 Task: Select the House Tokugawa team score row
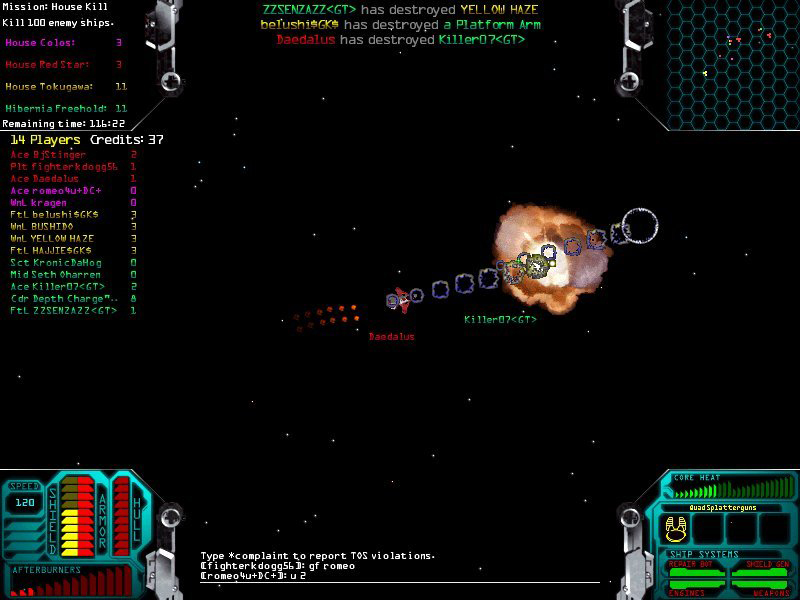66,87
